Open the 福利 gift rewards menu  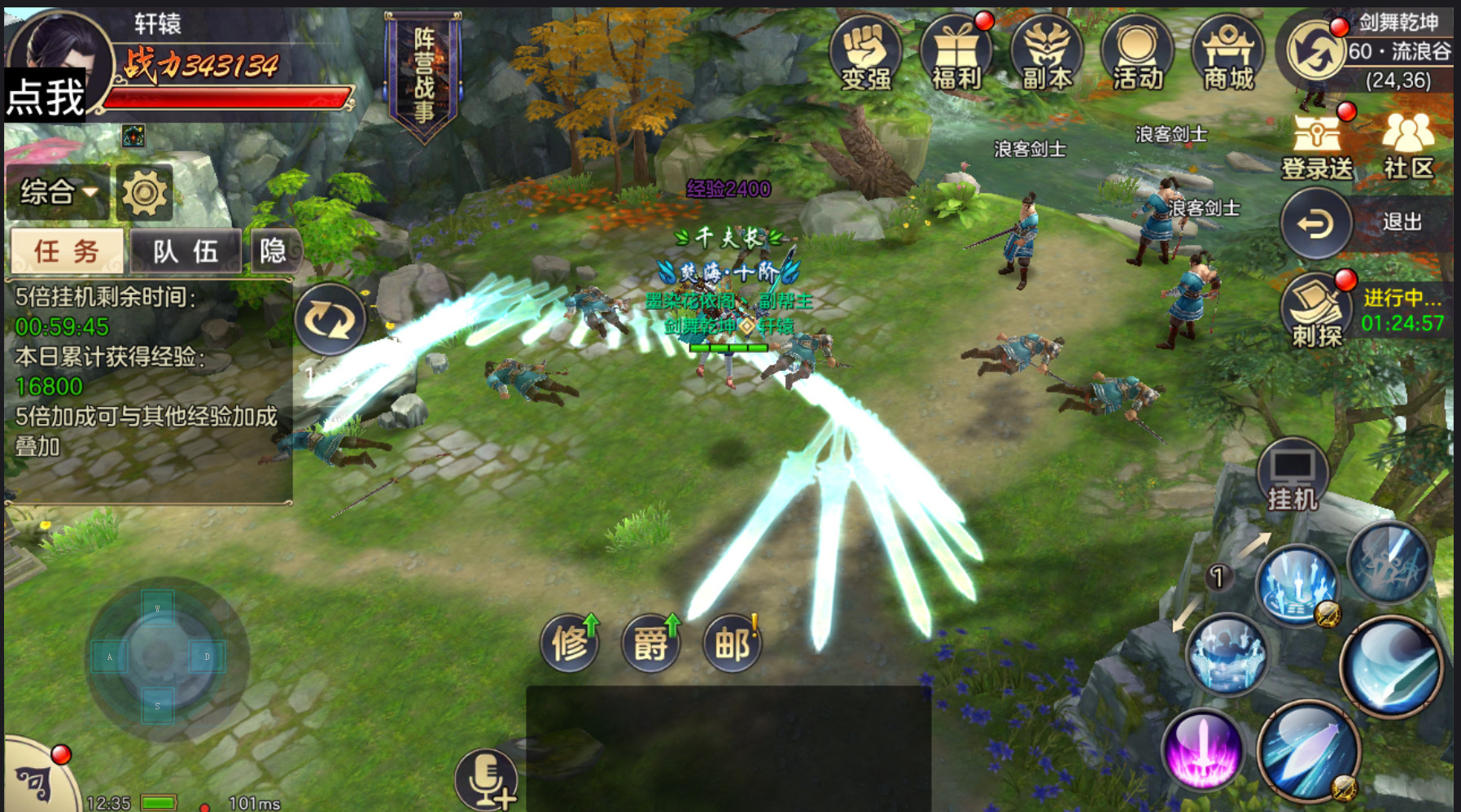coord(956,53)
